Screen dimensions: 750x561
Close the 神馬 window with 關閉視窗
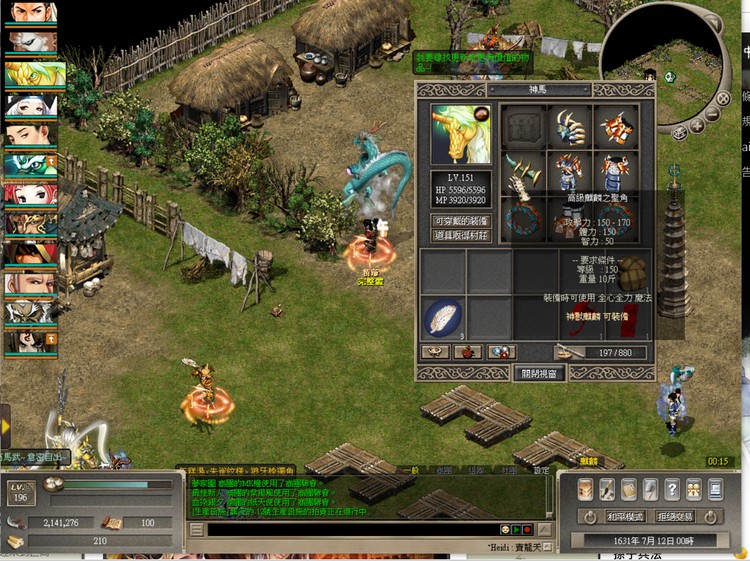click(539, 373)
